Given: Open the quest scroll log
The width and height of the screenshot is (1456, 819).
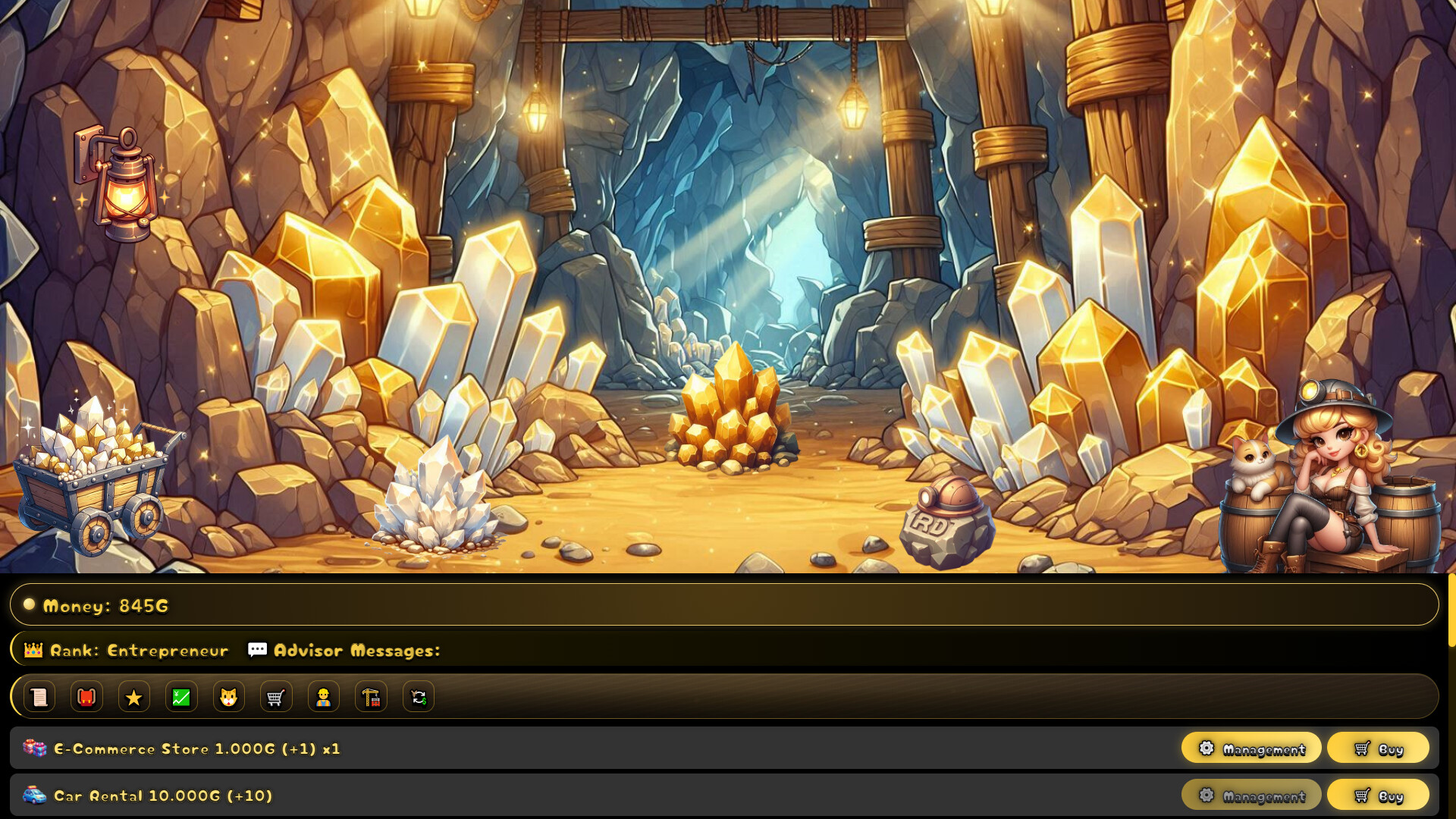Looking at the screenshot, I should click(39, 696).
